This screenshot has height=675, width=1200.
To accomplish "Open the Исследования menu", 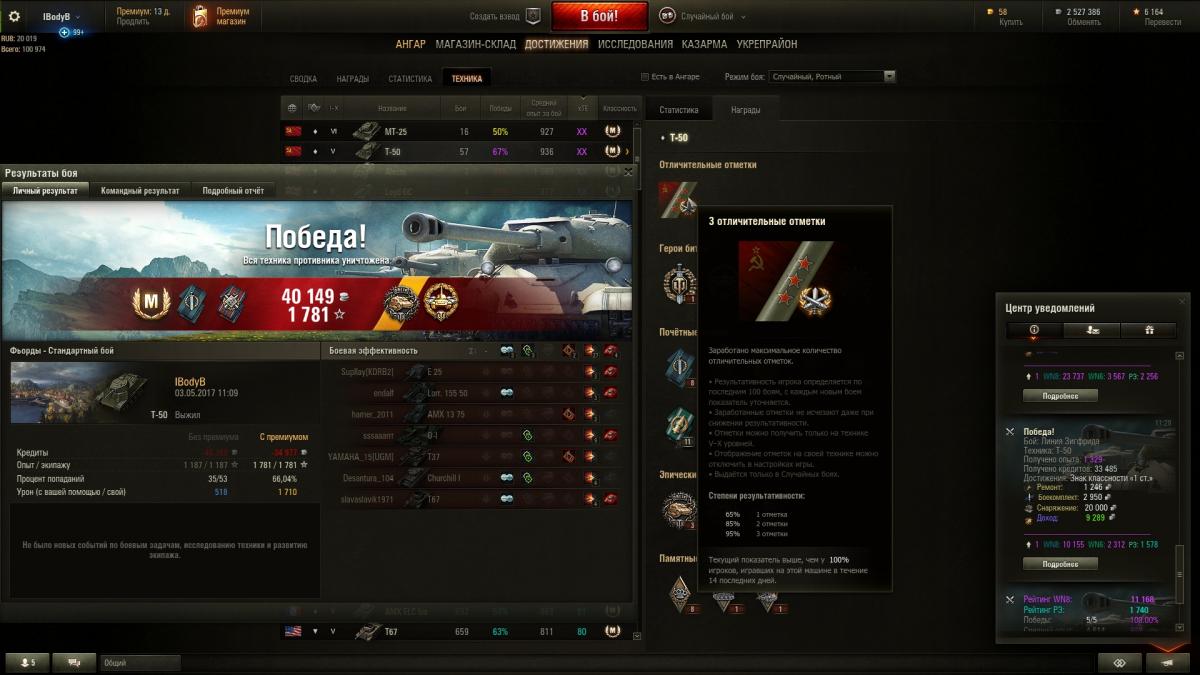I will pos(635,44).
